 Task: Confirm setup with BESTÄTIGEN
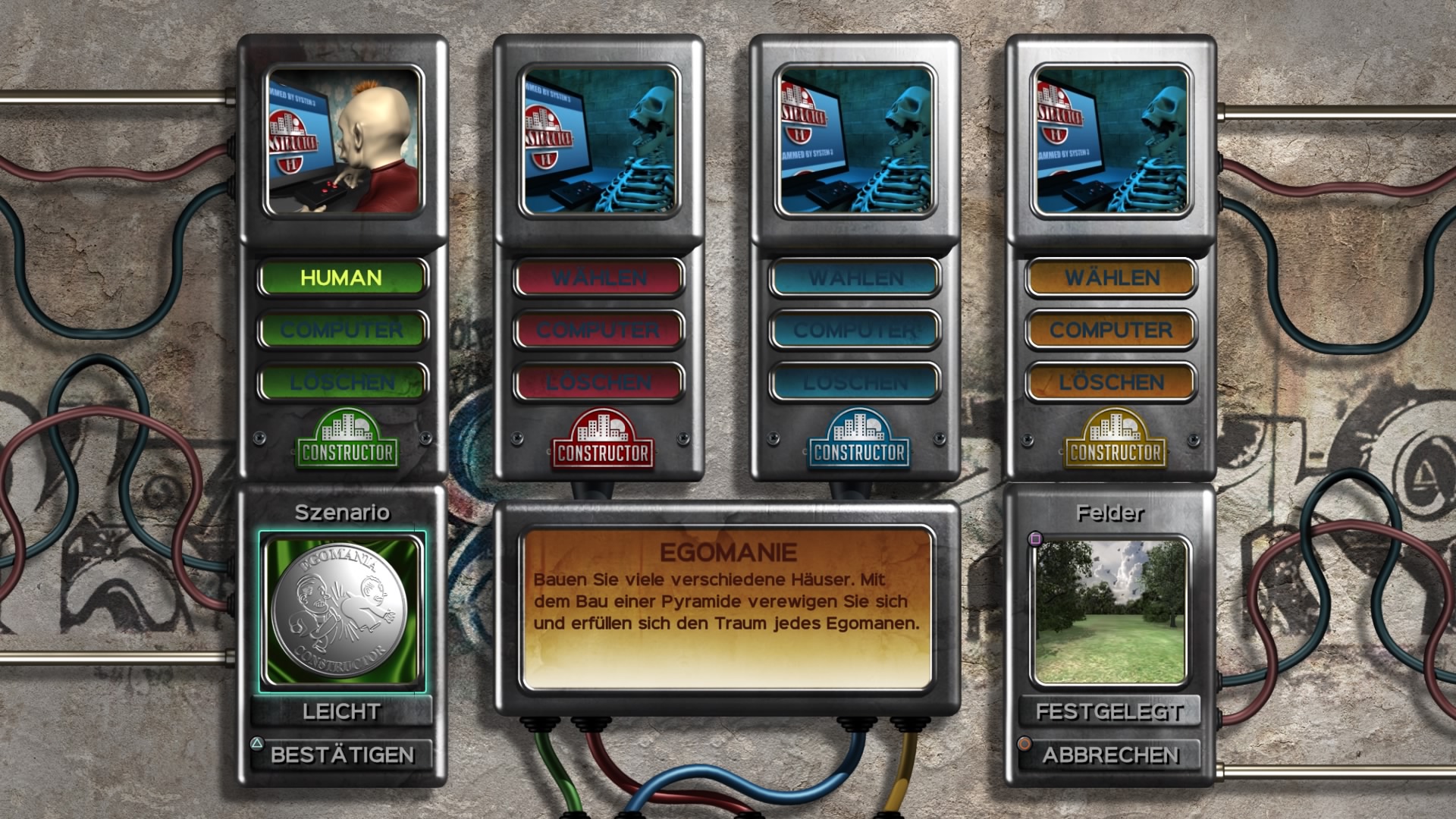click(x=342, y=755)
